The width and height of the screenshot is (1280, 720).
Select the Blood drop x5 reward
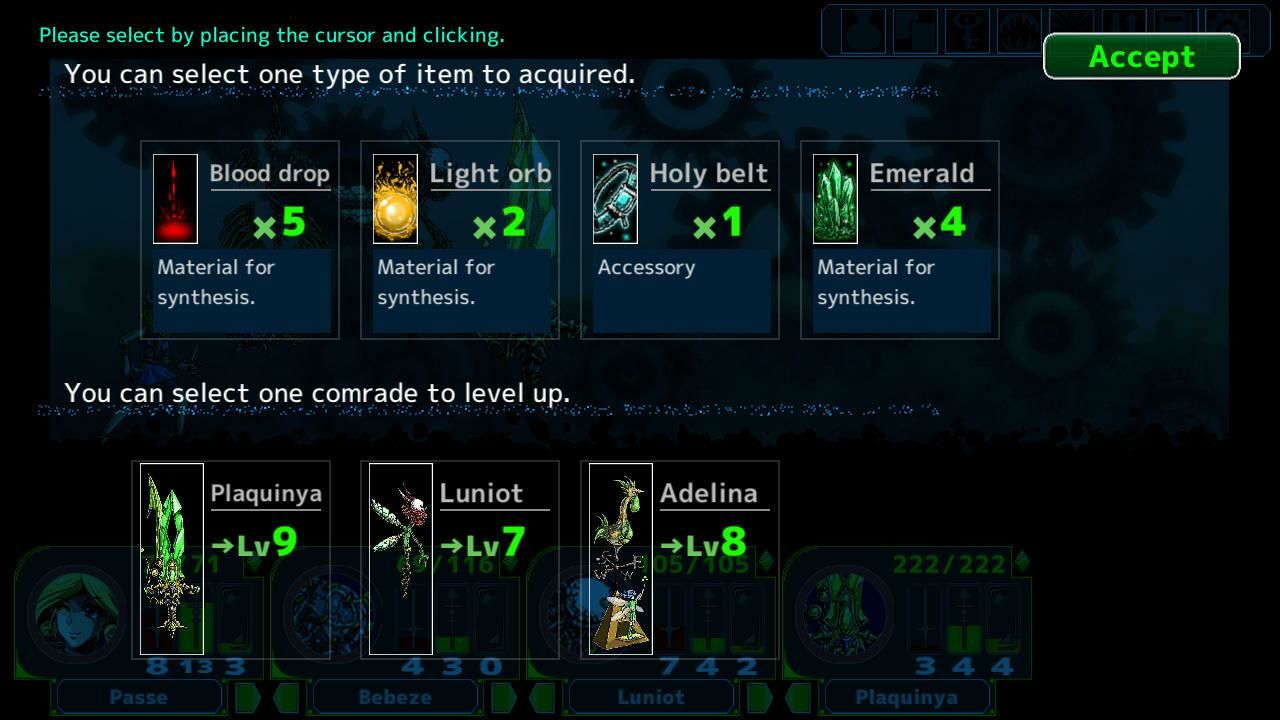tap(240, 240)
